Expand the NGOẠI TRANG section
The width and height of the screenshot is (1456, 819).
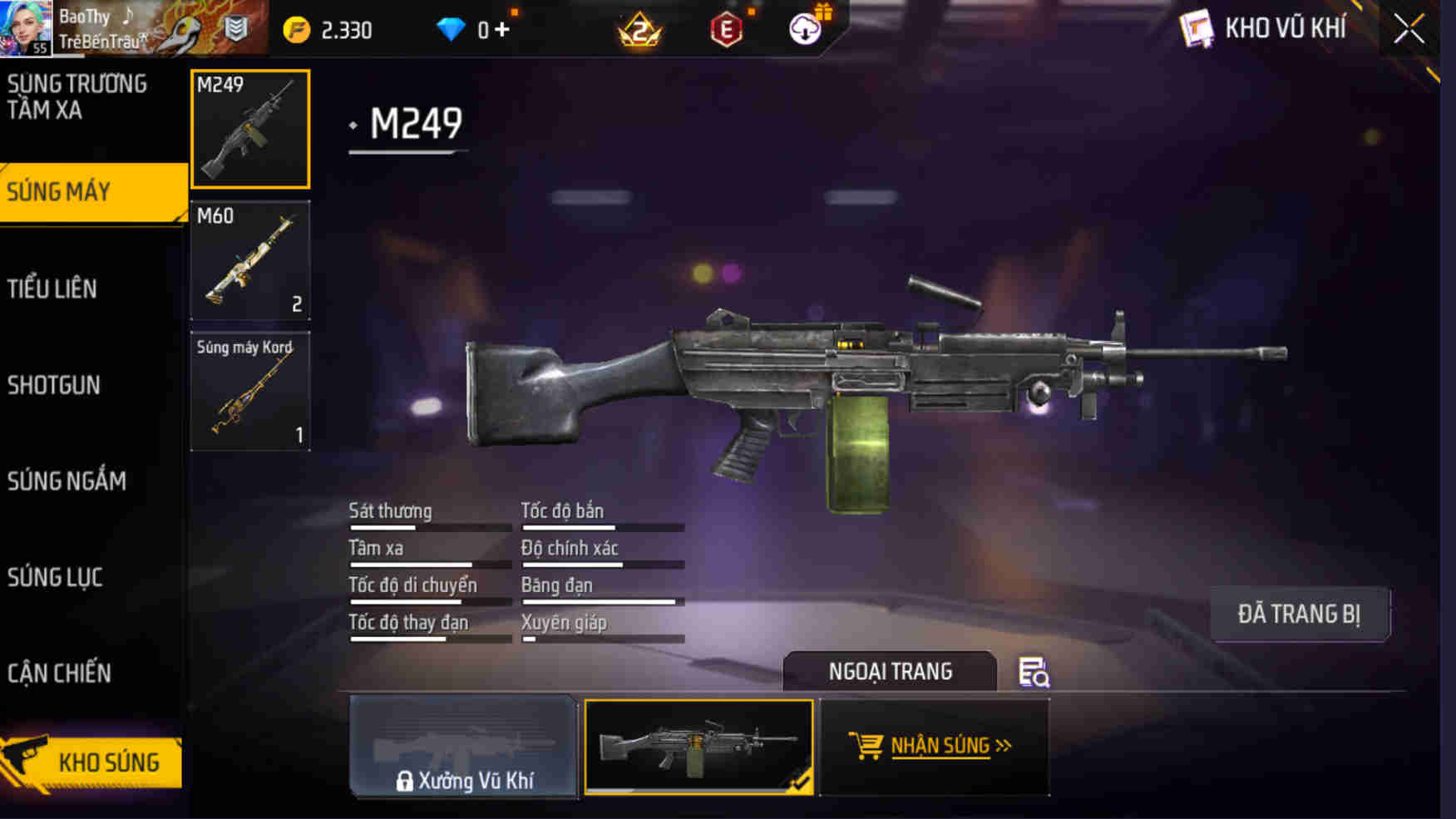[889, 672]
